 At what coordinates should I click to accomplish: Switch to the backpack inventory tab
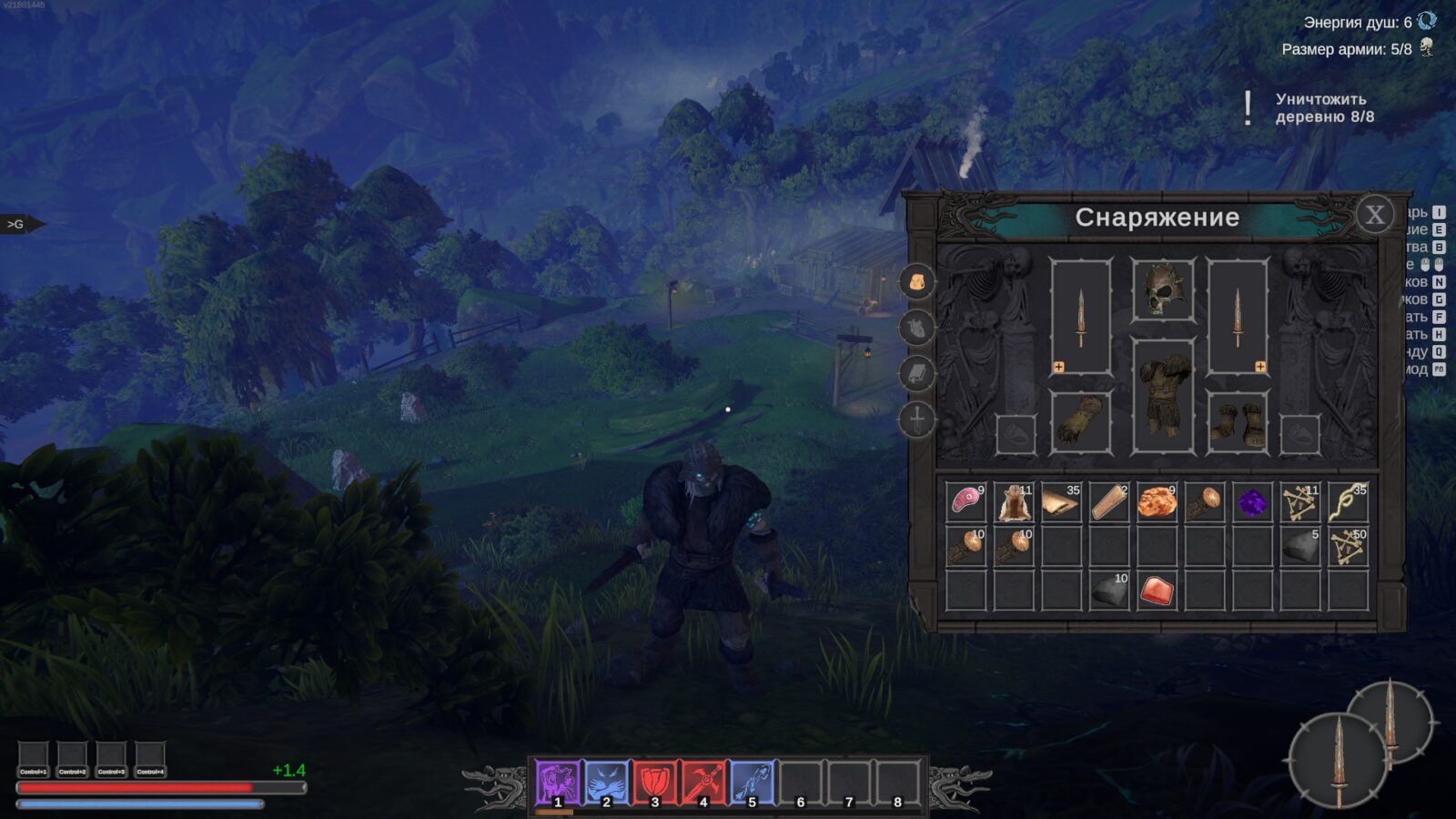pyautogui.click(x=916, y=282)
